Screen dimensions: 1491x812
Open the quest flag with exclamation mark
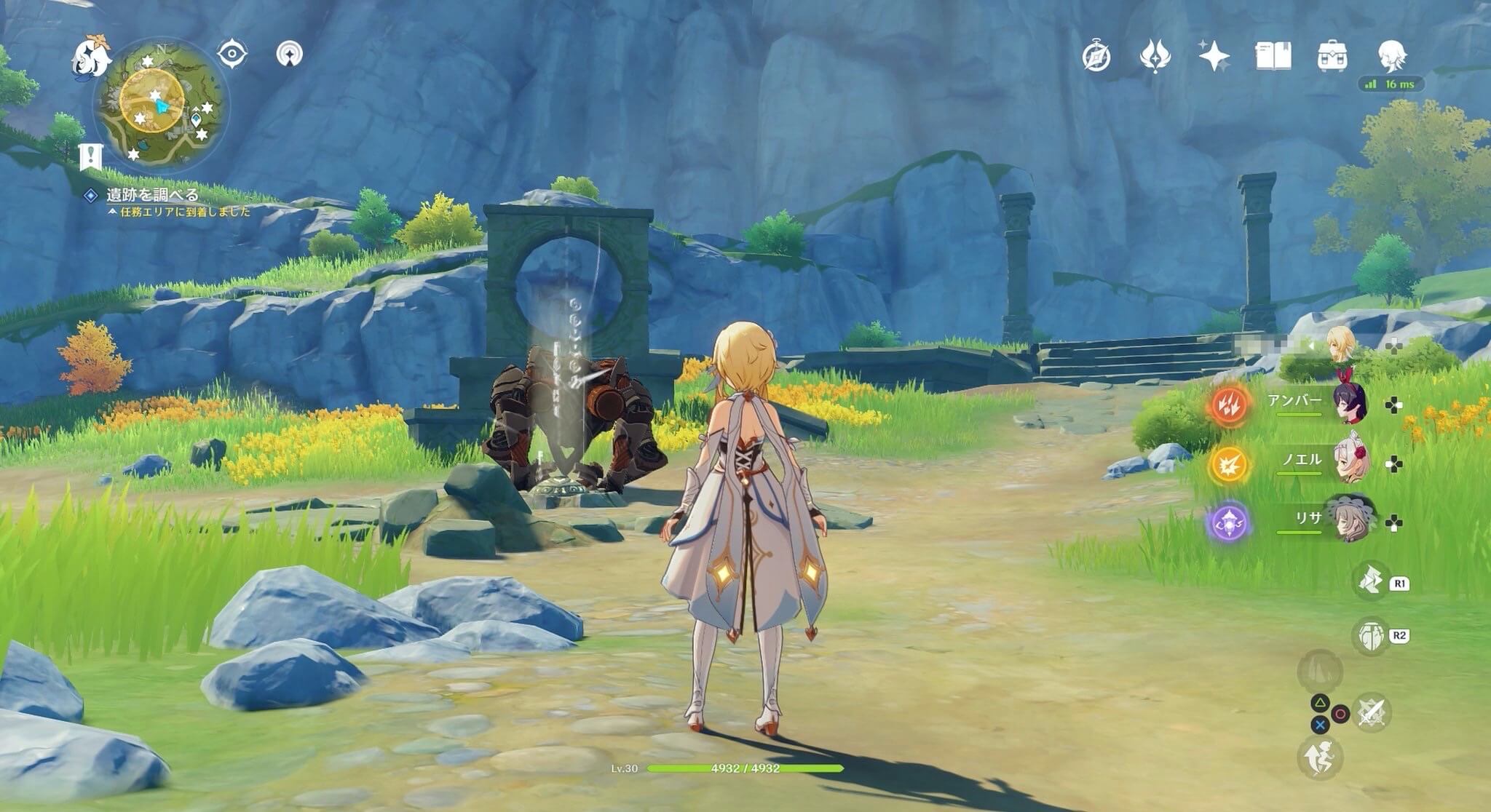click(90, 156)
